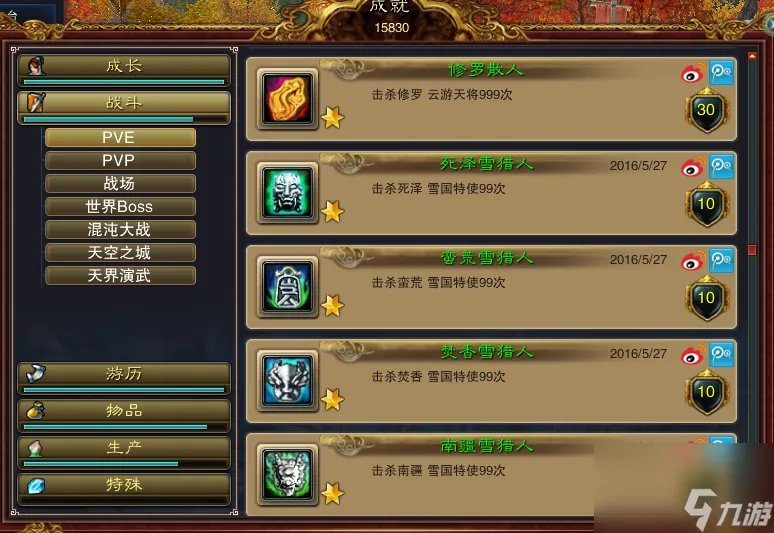Open the 游历 category
Viewport: 774px width, 533px height.
point(124,375)
